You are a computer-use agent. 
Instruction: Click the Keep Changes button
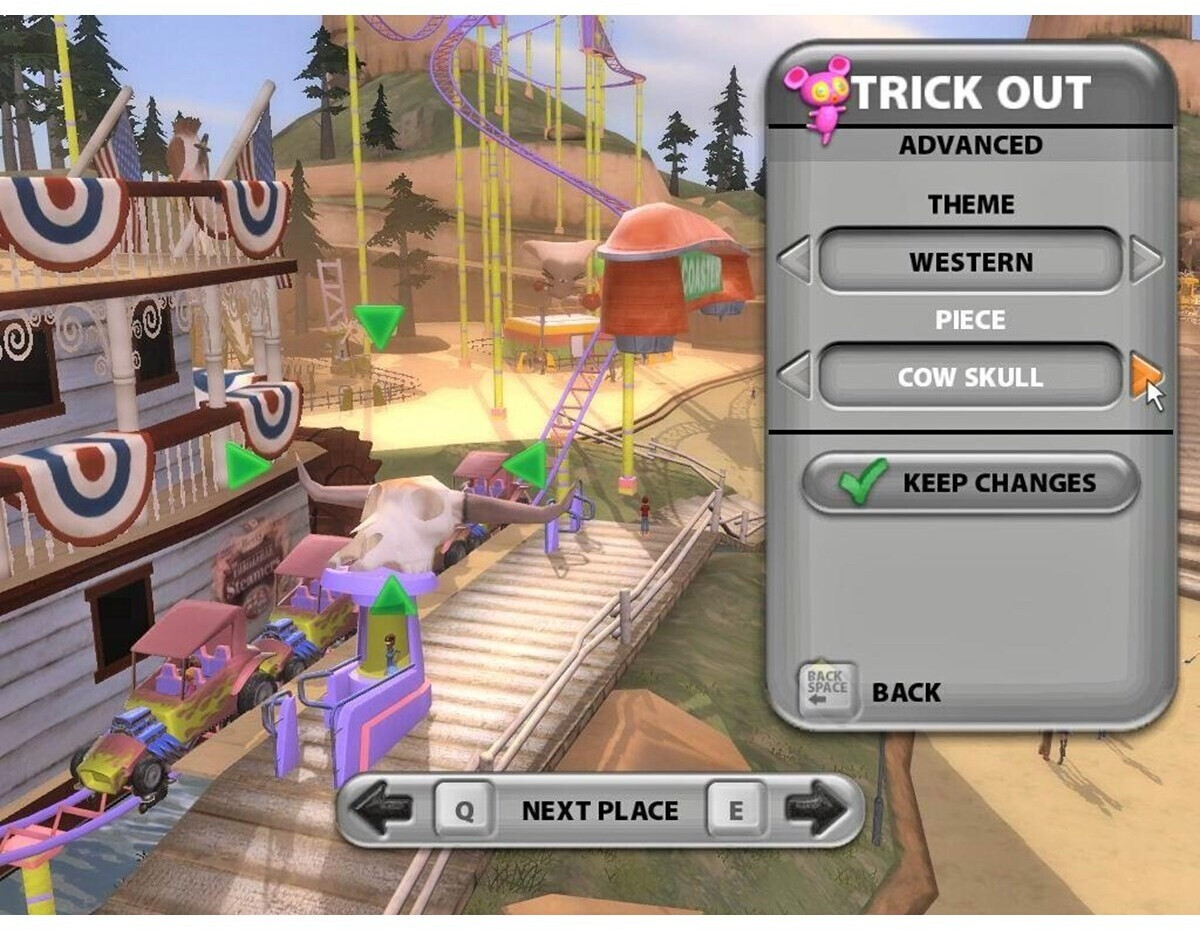coord(970,483)
